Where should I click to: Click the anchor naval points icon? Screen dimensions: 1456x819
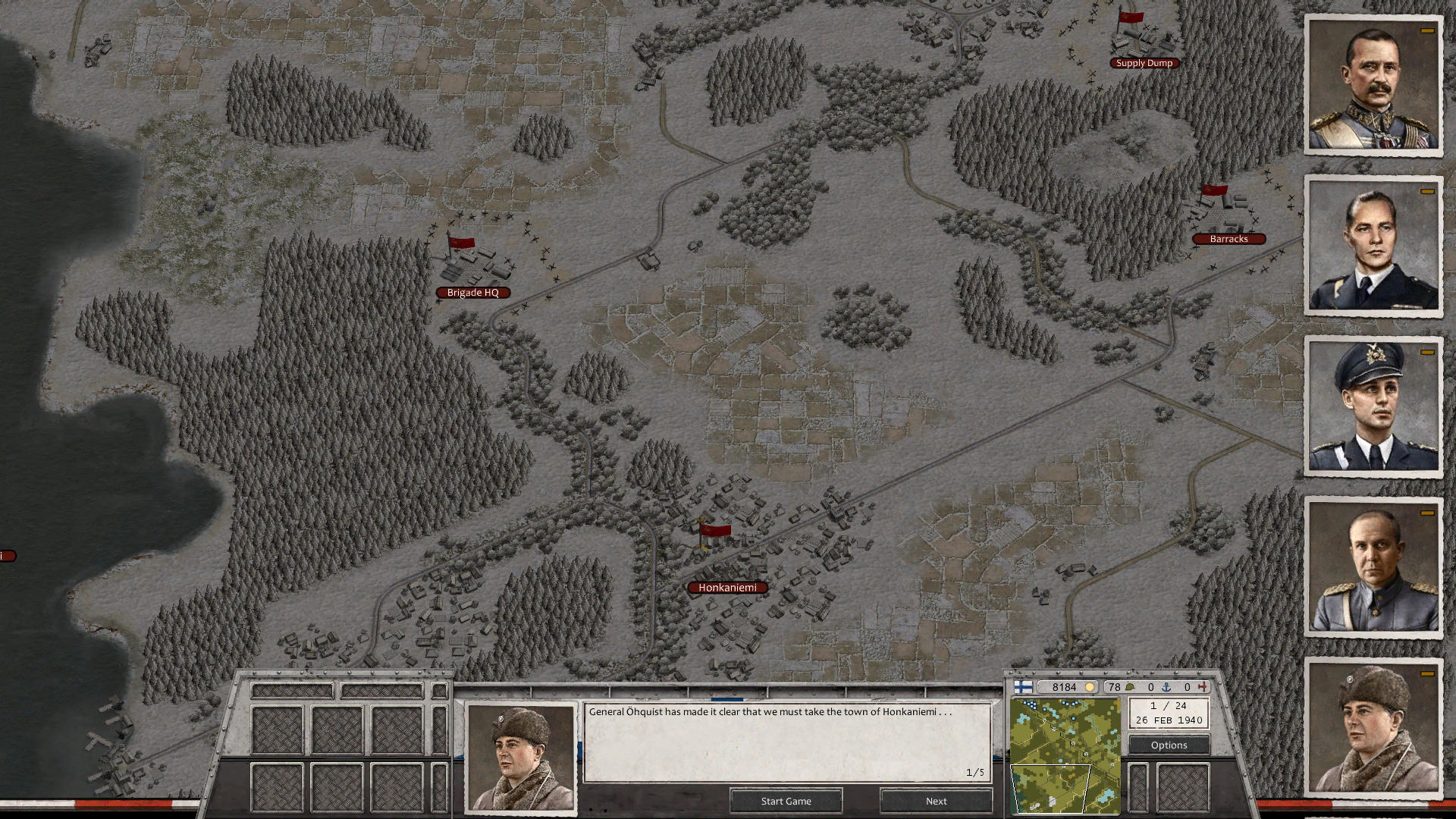[1166, 687]
